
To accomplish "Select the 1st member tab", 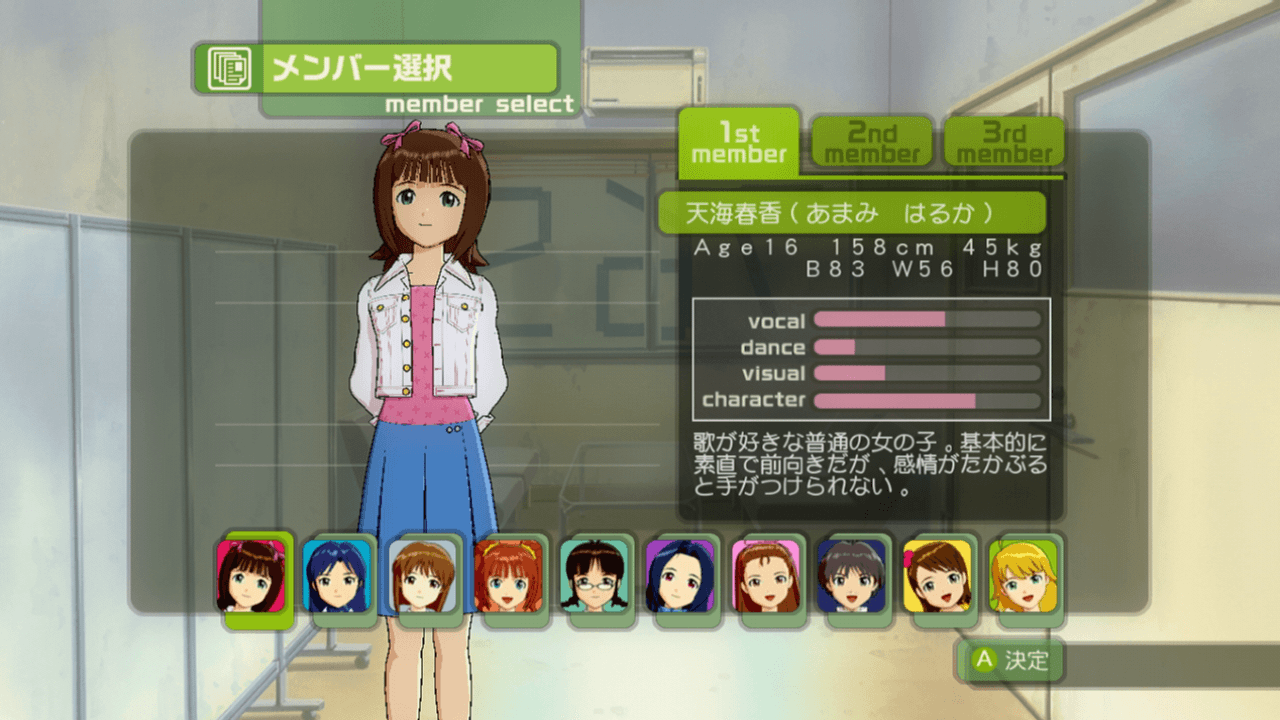I will [739, 143].
